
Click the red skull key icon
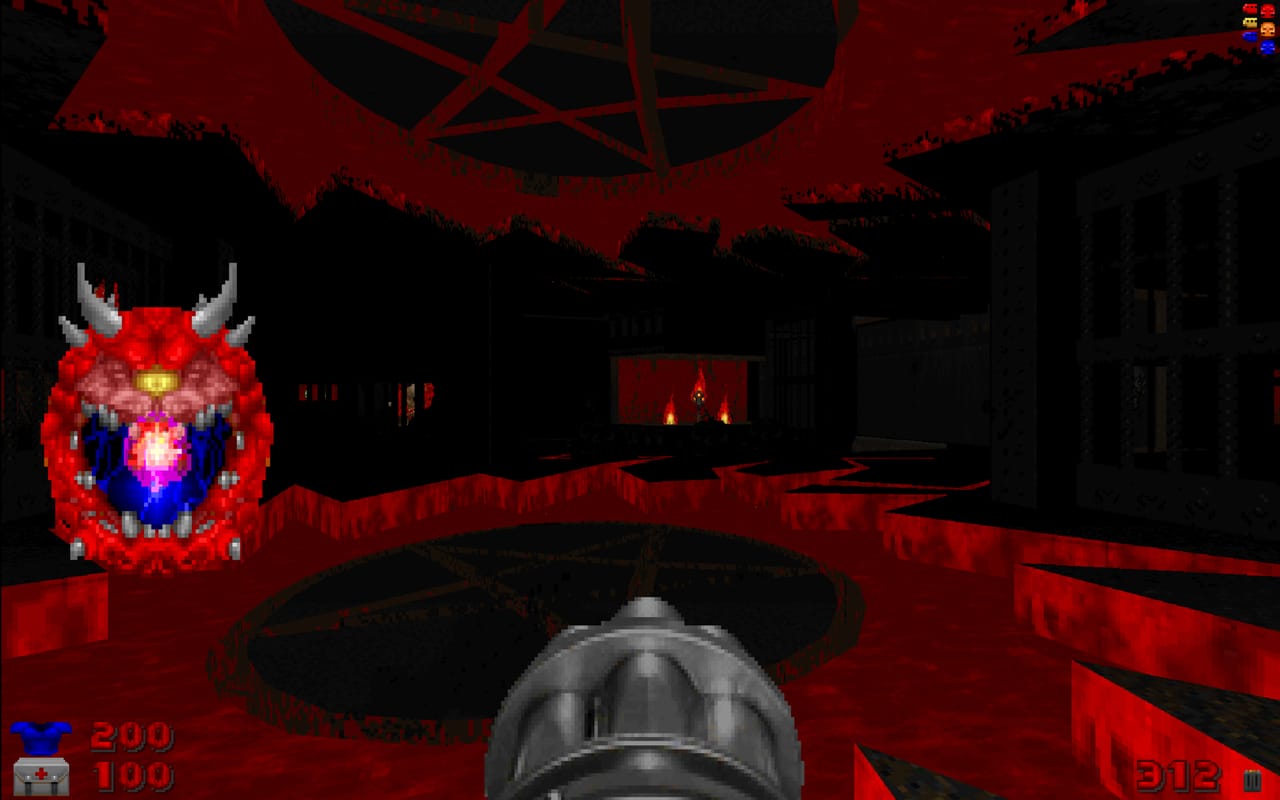tap(1267, 10)
